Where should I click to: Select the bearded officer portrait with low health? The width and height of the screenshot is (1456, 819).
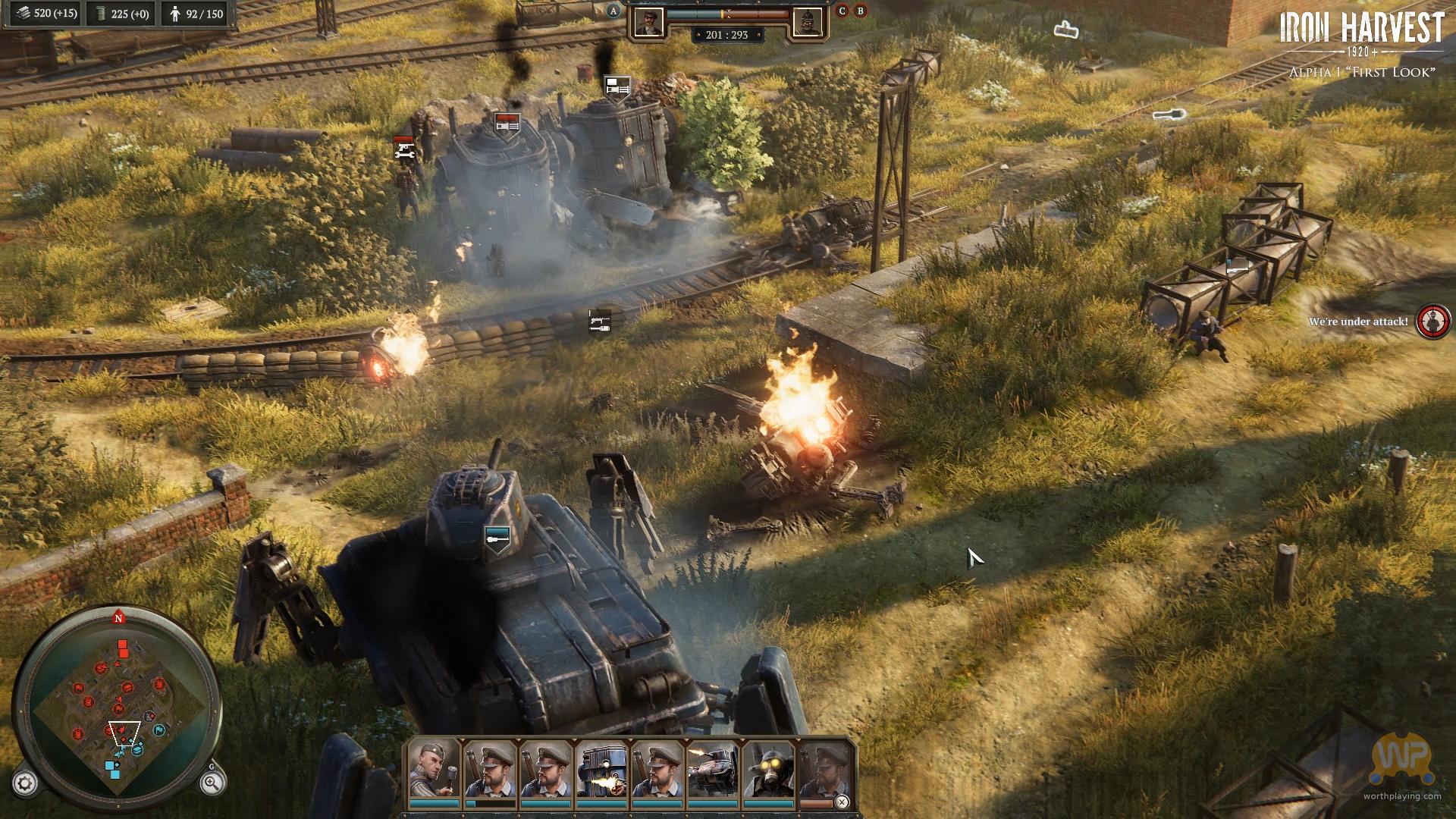coord(490,770)
